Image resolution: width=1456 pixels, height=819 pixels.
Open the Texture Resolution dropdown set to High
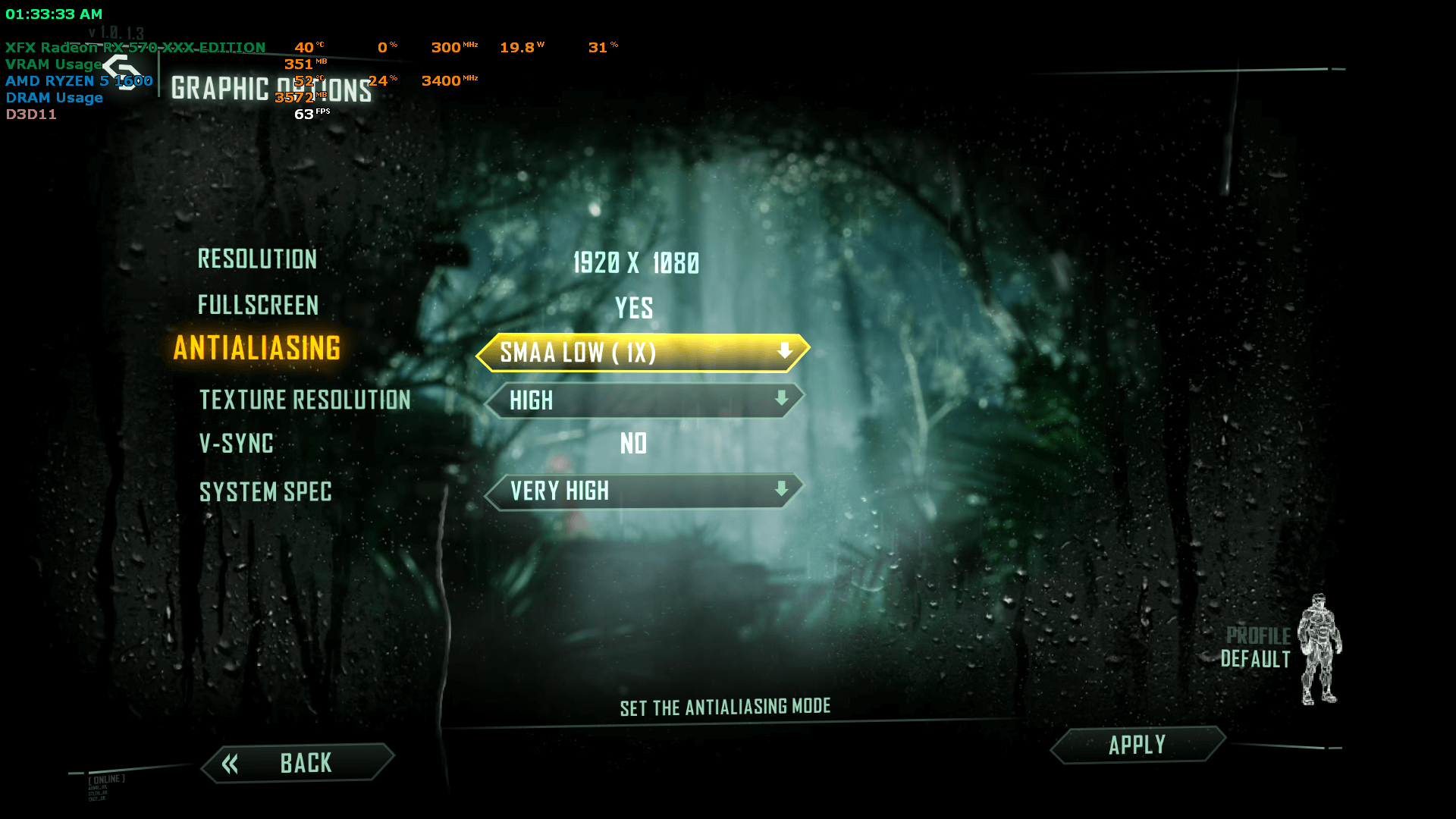tap(644, 400)
